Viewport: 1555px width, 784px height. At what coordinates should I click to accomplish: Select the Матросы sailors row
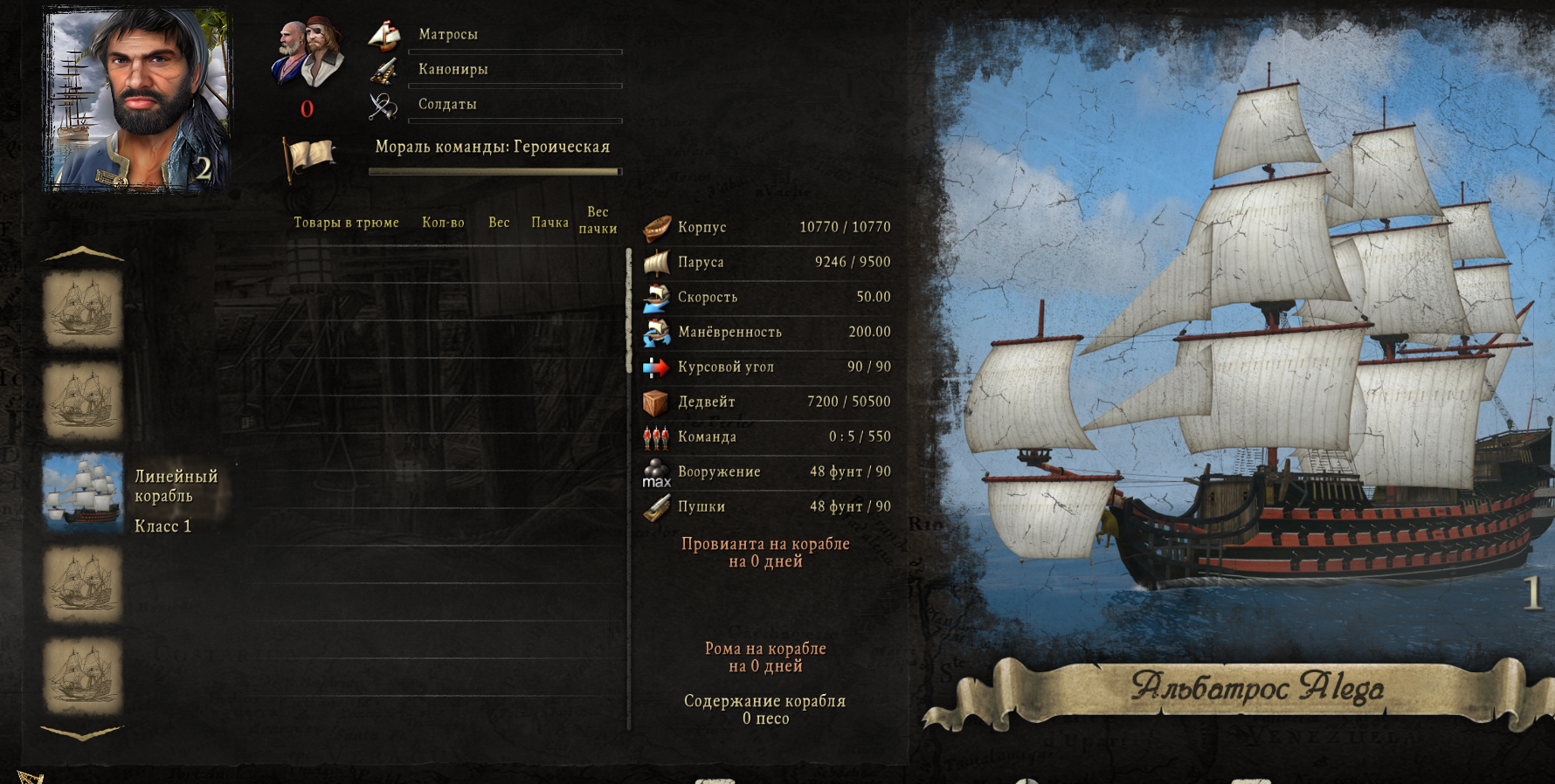point(495,35)
